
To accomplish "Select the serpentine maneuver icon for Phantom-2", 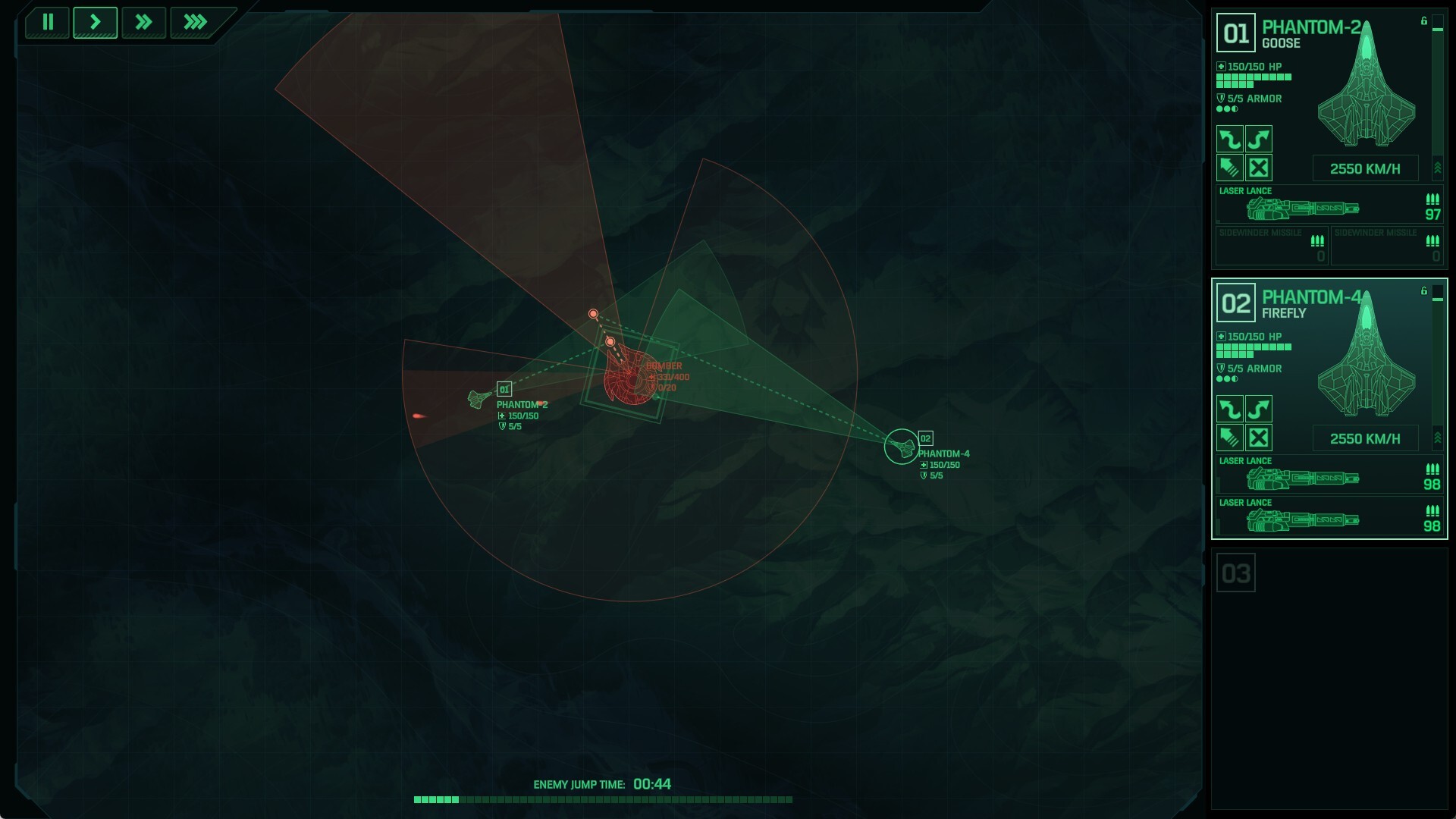I will tap(1228, 140).
